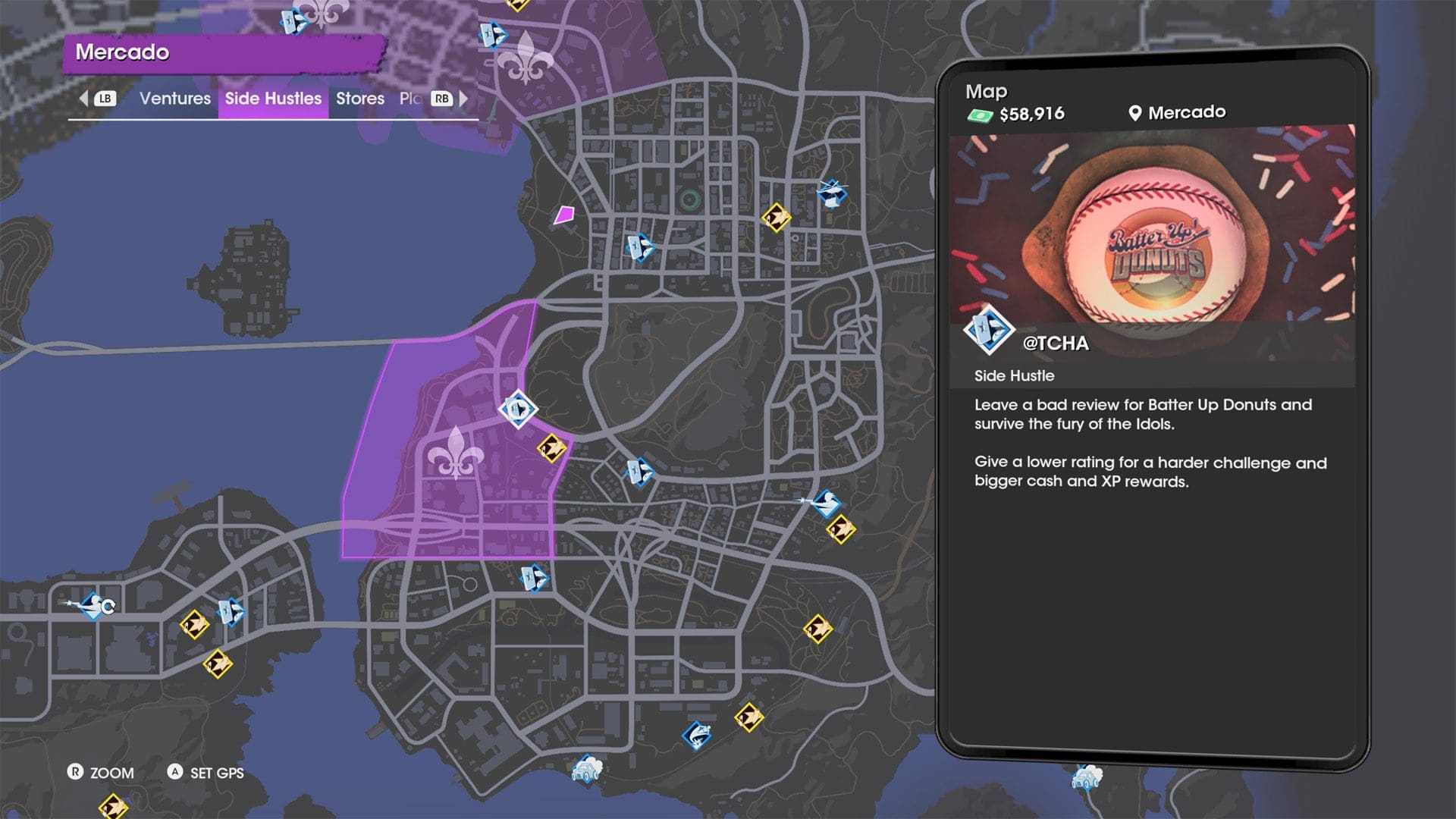Select the fleur-de-lis inside the highlighted district
1456x819 pixels.
tap(455, 453)
